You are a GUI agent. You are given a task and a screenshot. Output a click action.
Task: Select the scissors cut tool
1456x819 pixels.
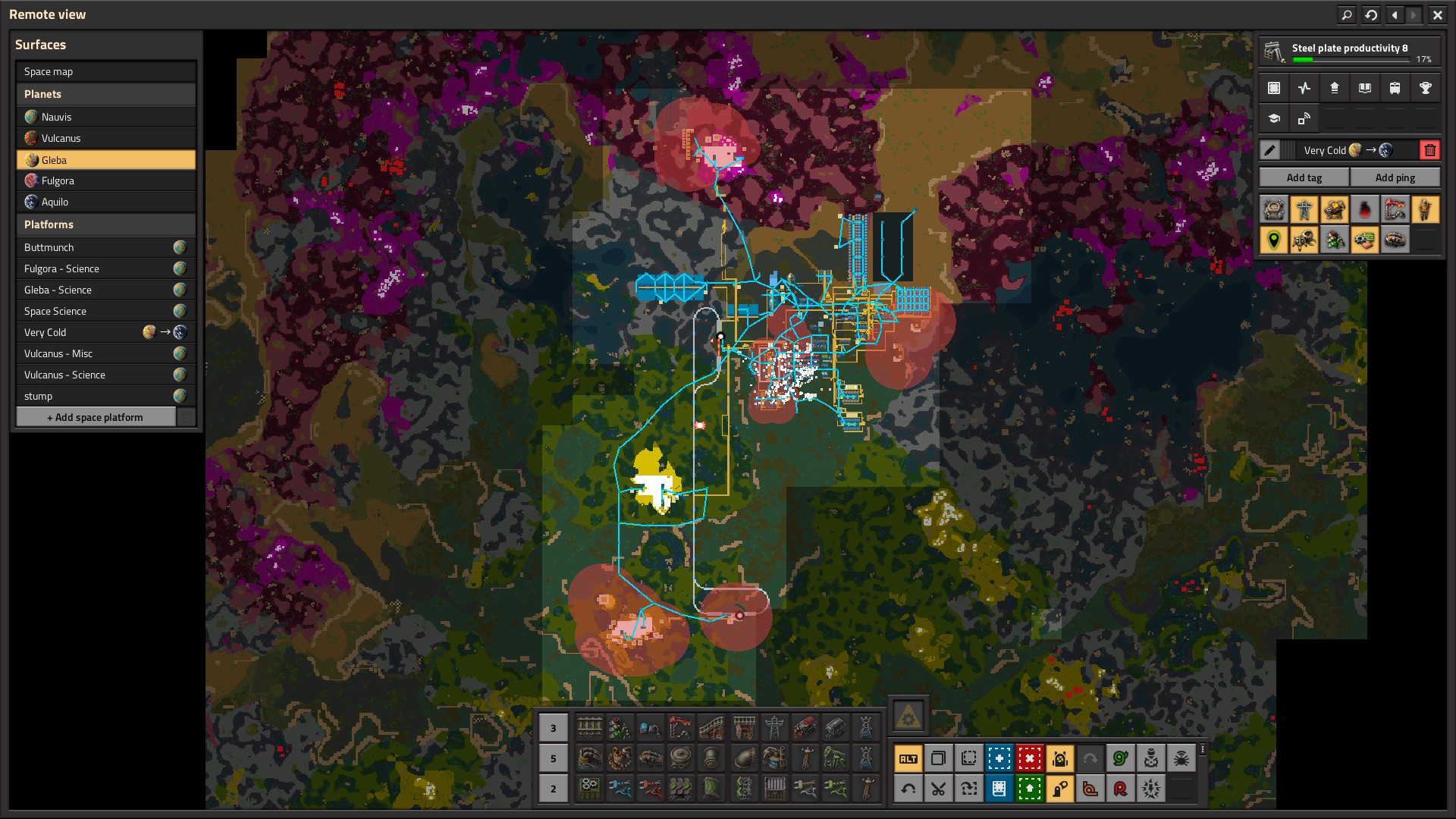[x=938, y=789]
